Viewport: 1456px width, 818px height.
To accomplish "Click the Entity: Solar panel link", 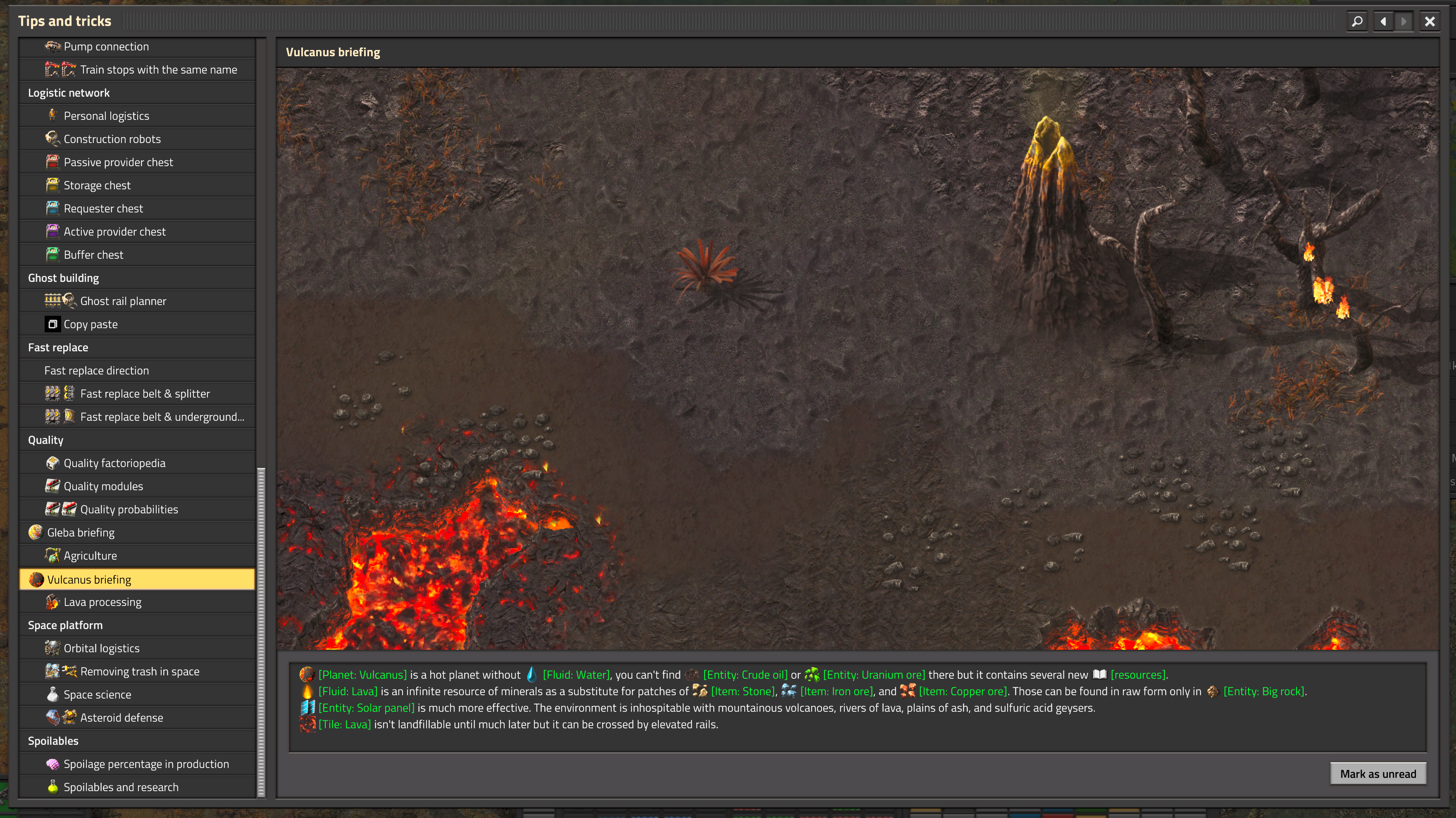I will coord(366,708).
